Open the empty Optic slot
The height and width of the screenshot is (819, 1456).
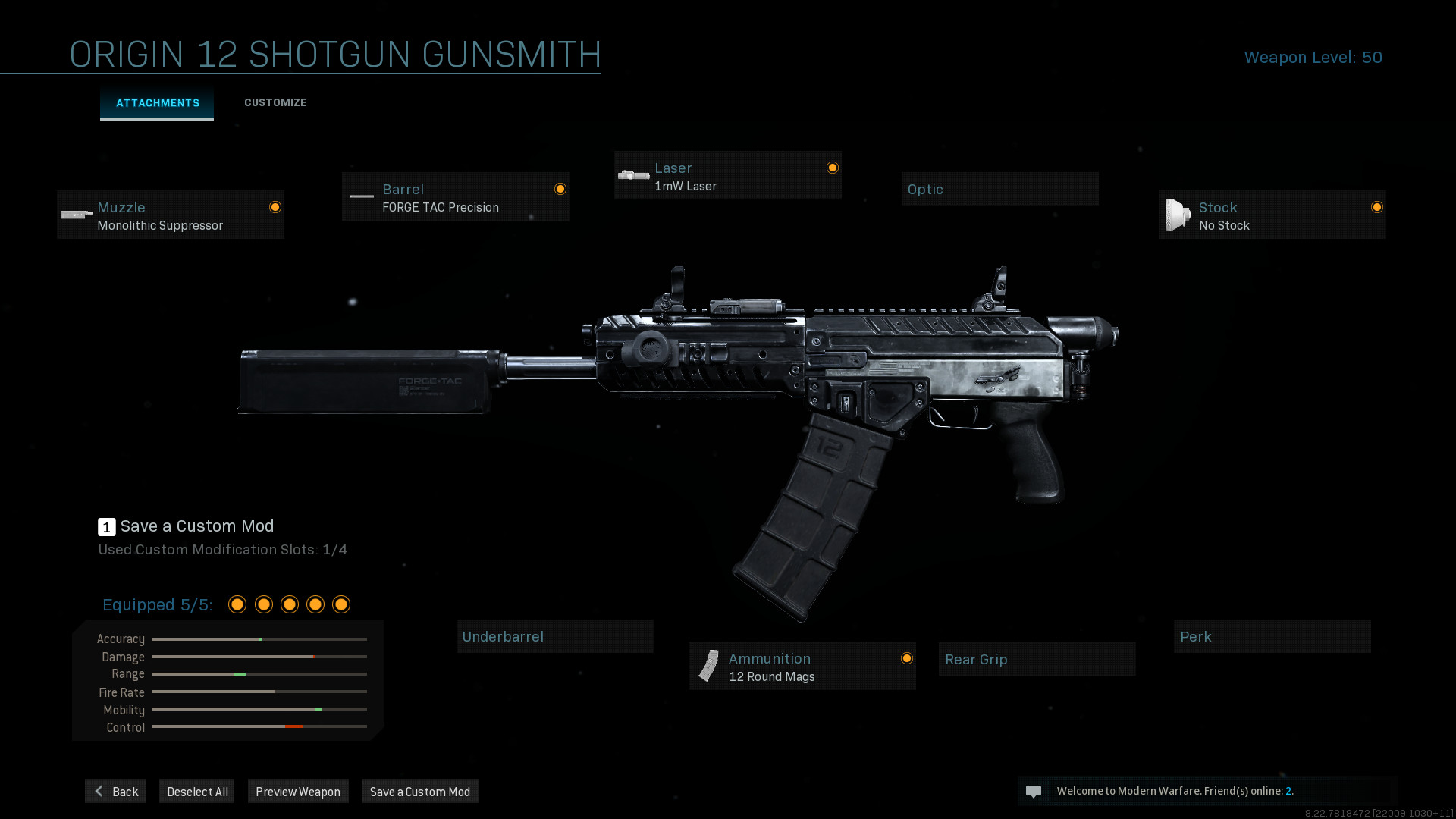(x=999, y=189)
